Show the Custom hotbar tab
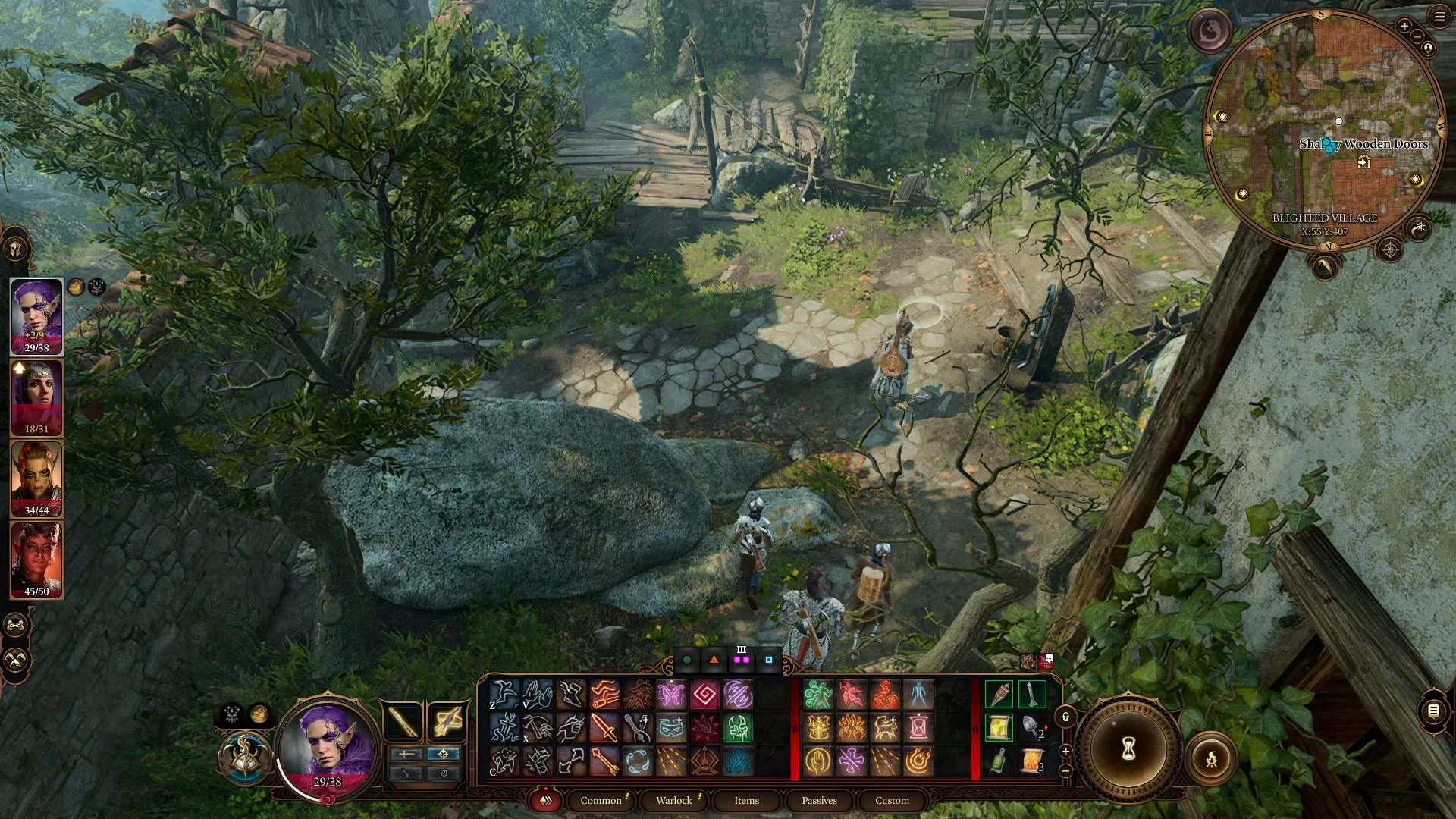This screenshot has width=1456, height=819. (x=892, y=800)
